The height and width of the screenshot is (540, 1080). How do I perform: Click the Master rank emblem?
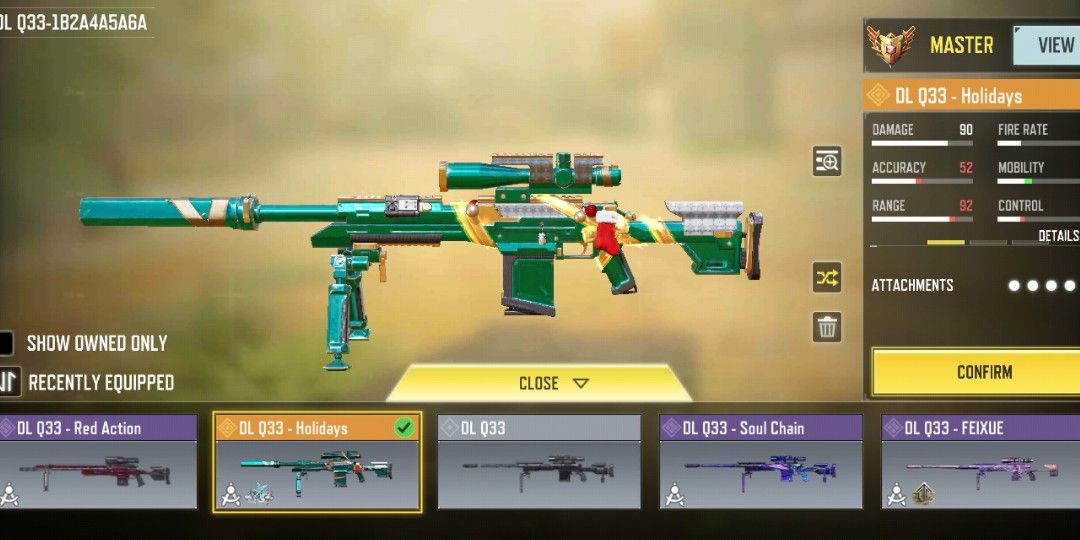[x=891, y=45]
